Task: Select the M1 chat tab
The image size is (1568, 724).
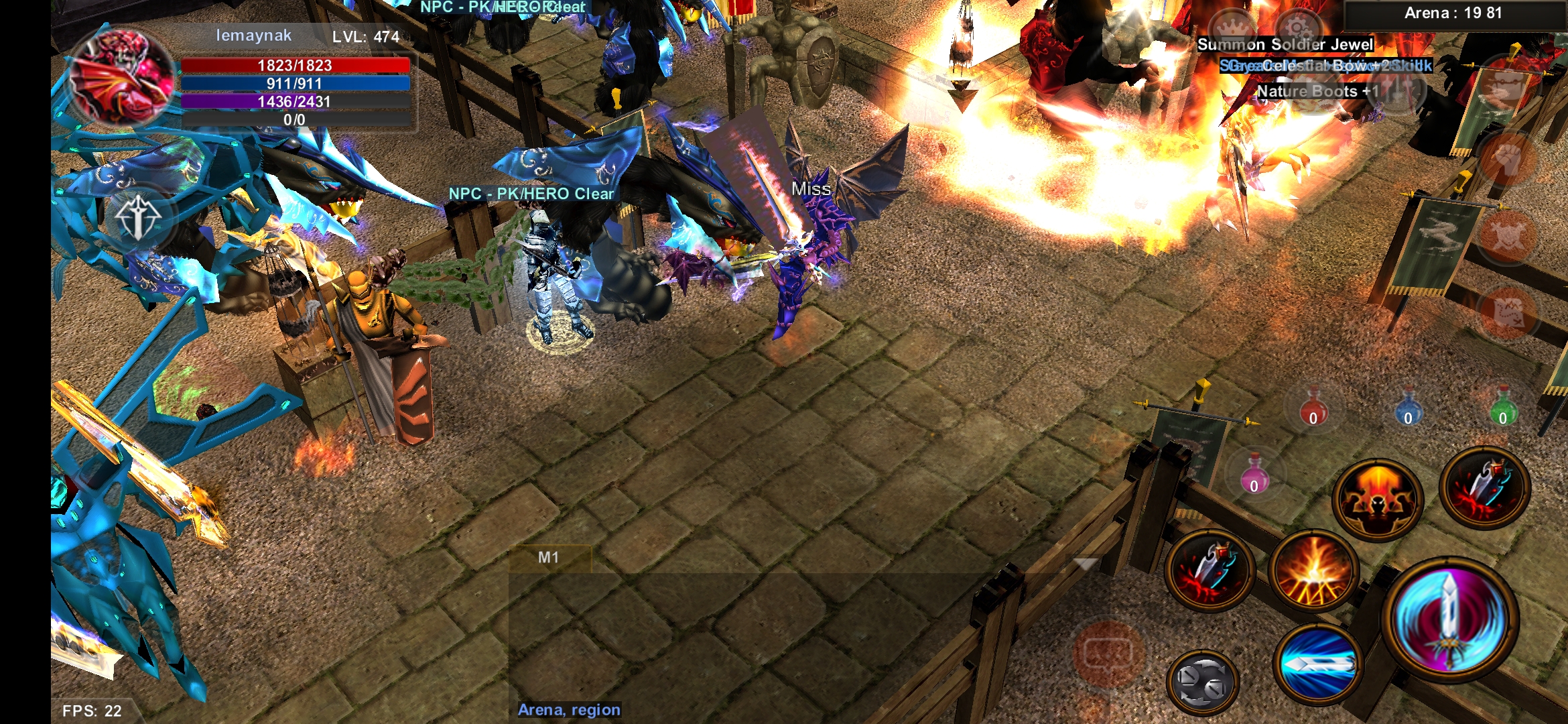Action: (549, 558)
